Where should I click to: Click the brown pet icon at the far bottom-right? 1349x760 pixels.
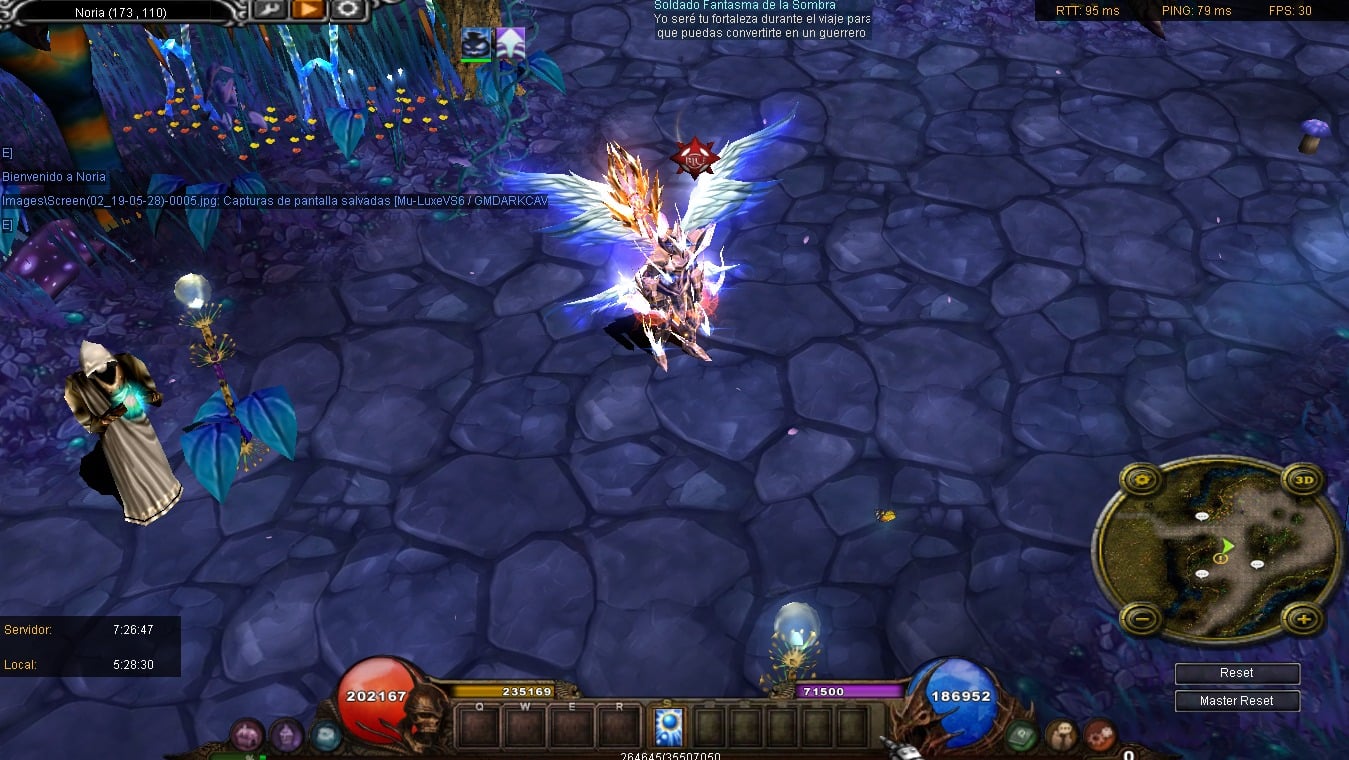tap(1098, 737)
